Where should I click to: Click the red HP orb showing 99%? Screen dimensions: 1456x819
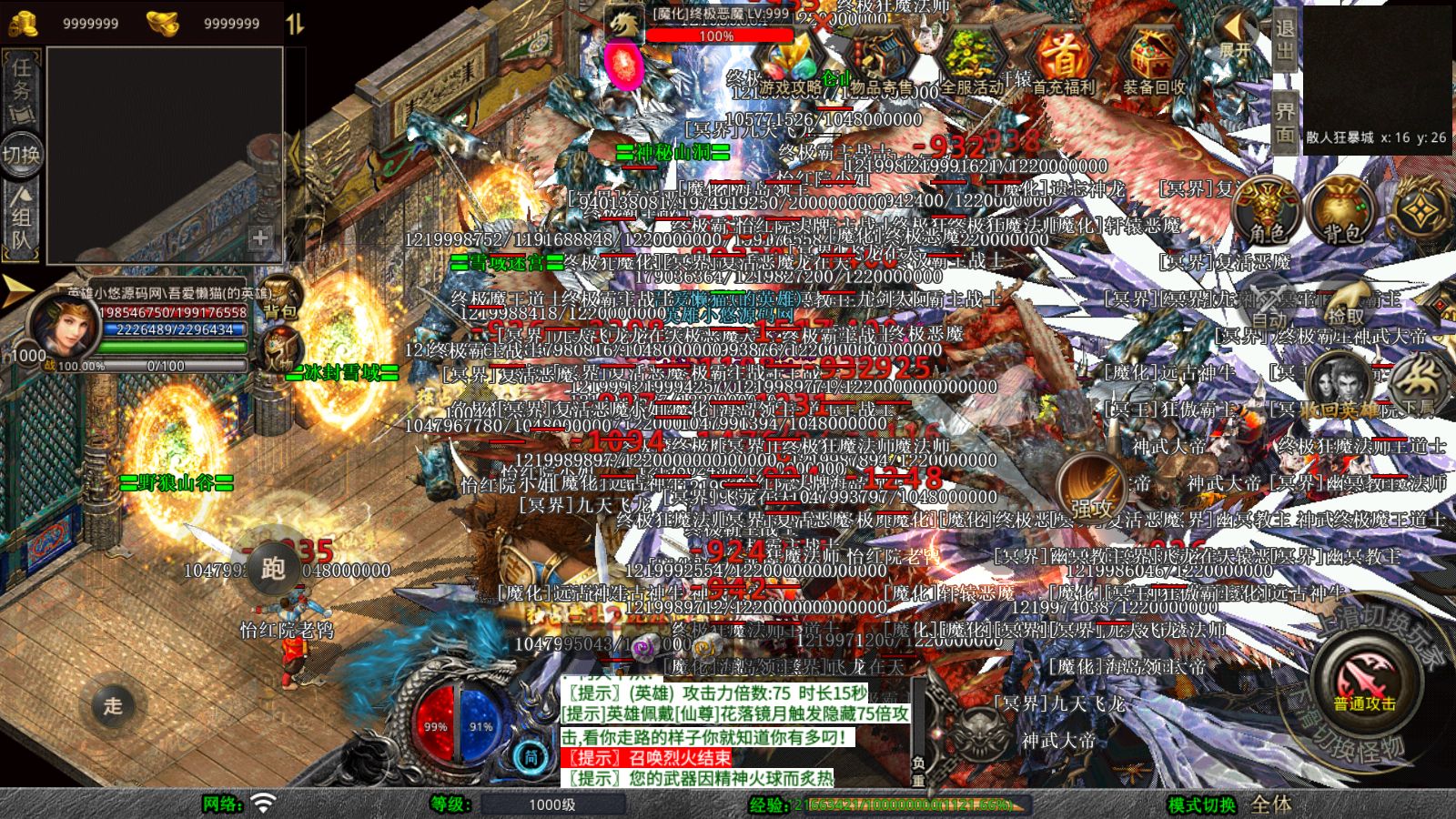(435, 728)
